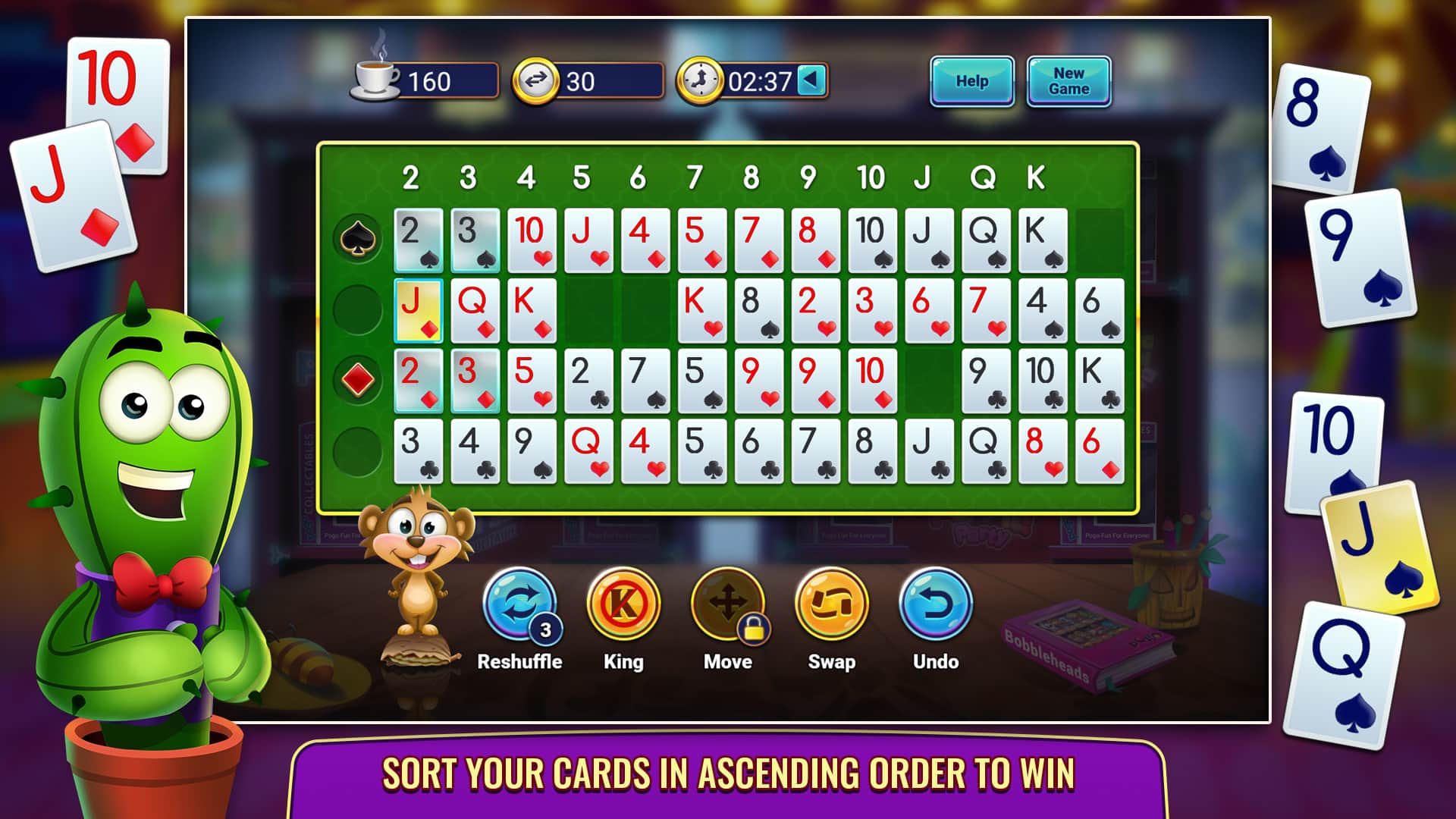Viewport: 1456px width, 819px height.
Task: Select the locked Move power-up
Action: pyautogui.click(x=726, y=604)
